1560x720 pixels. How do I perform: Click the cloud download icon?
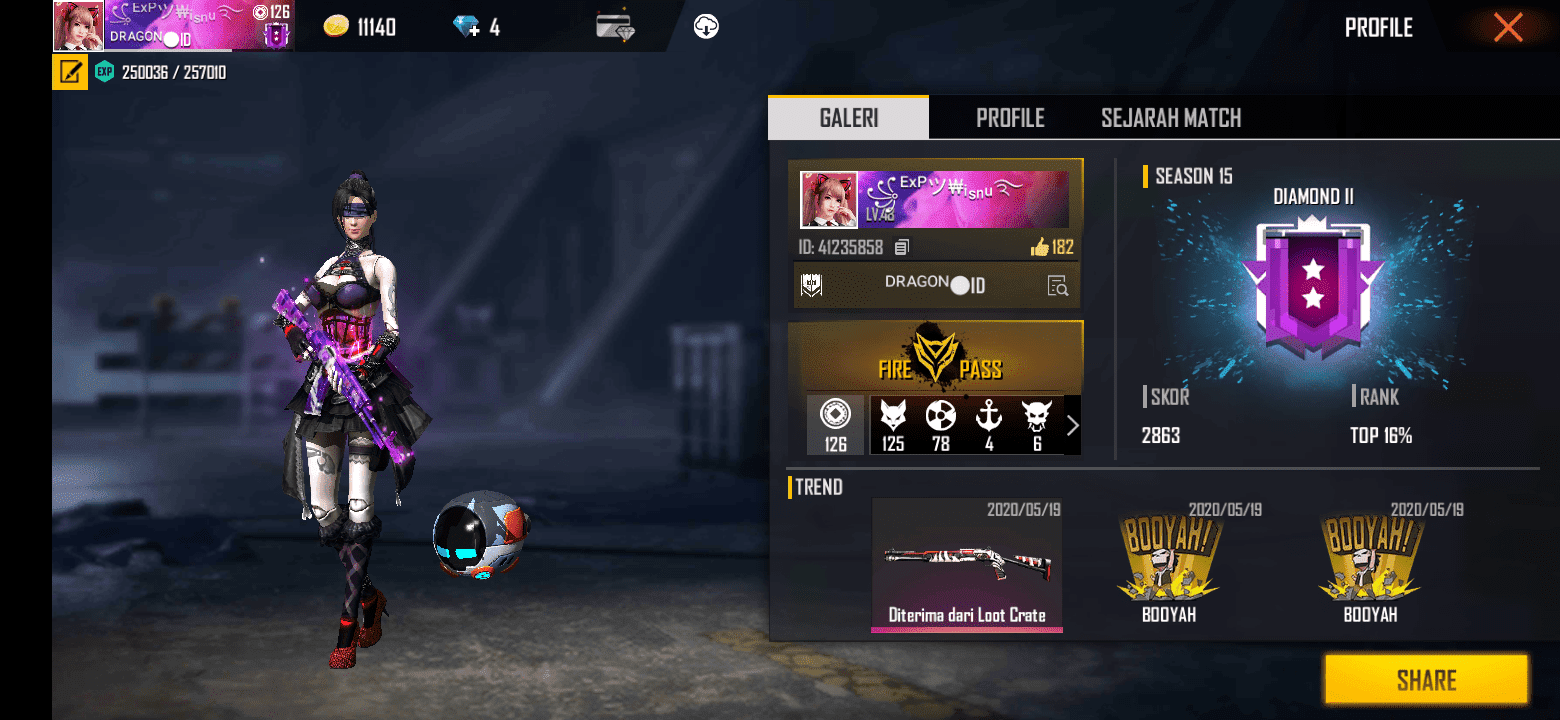coord(704,27)
